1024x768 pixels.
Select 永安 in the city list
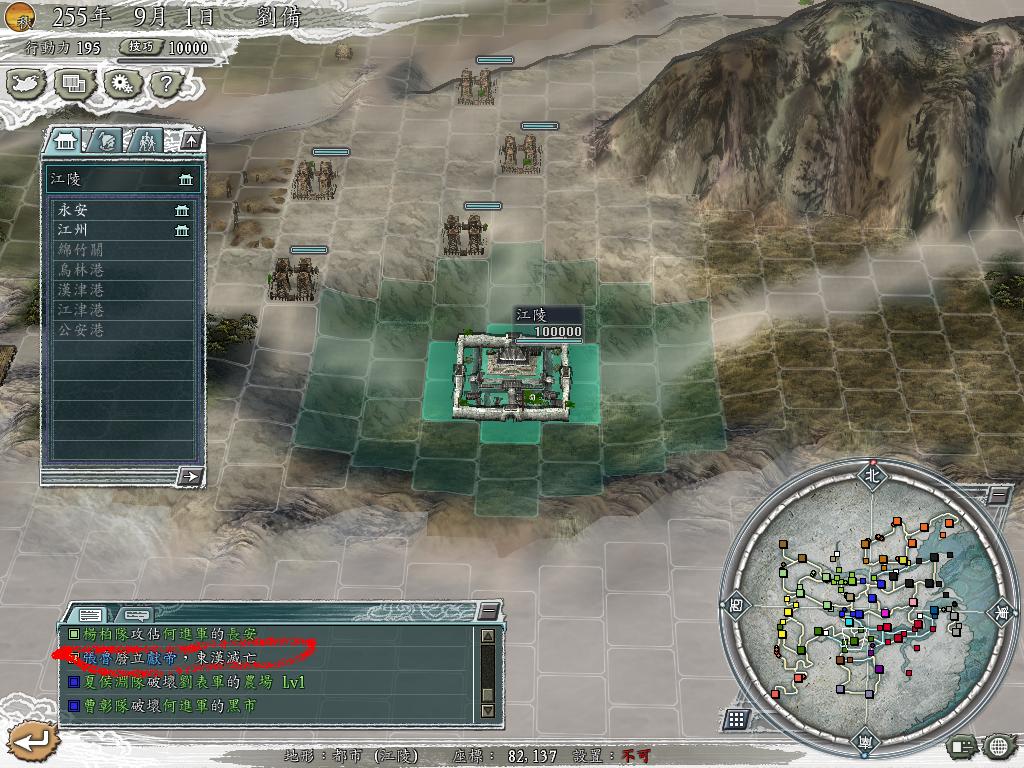(x=122, y=210)
